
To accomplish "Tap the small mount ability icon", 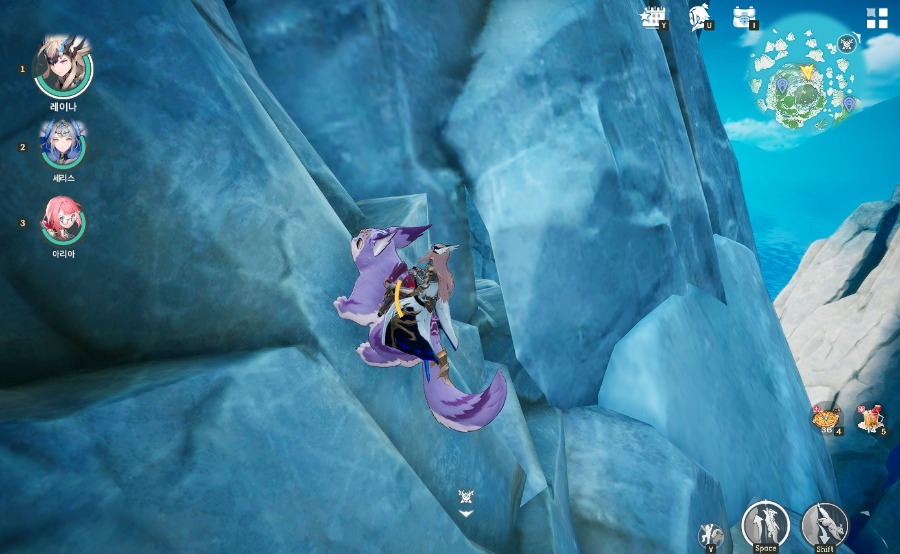I will pos(711,534).
